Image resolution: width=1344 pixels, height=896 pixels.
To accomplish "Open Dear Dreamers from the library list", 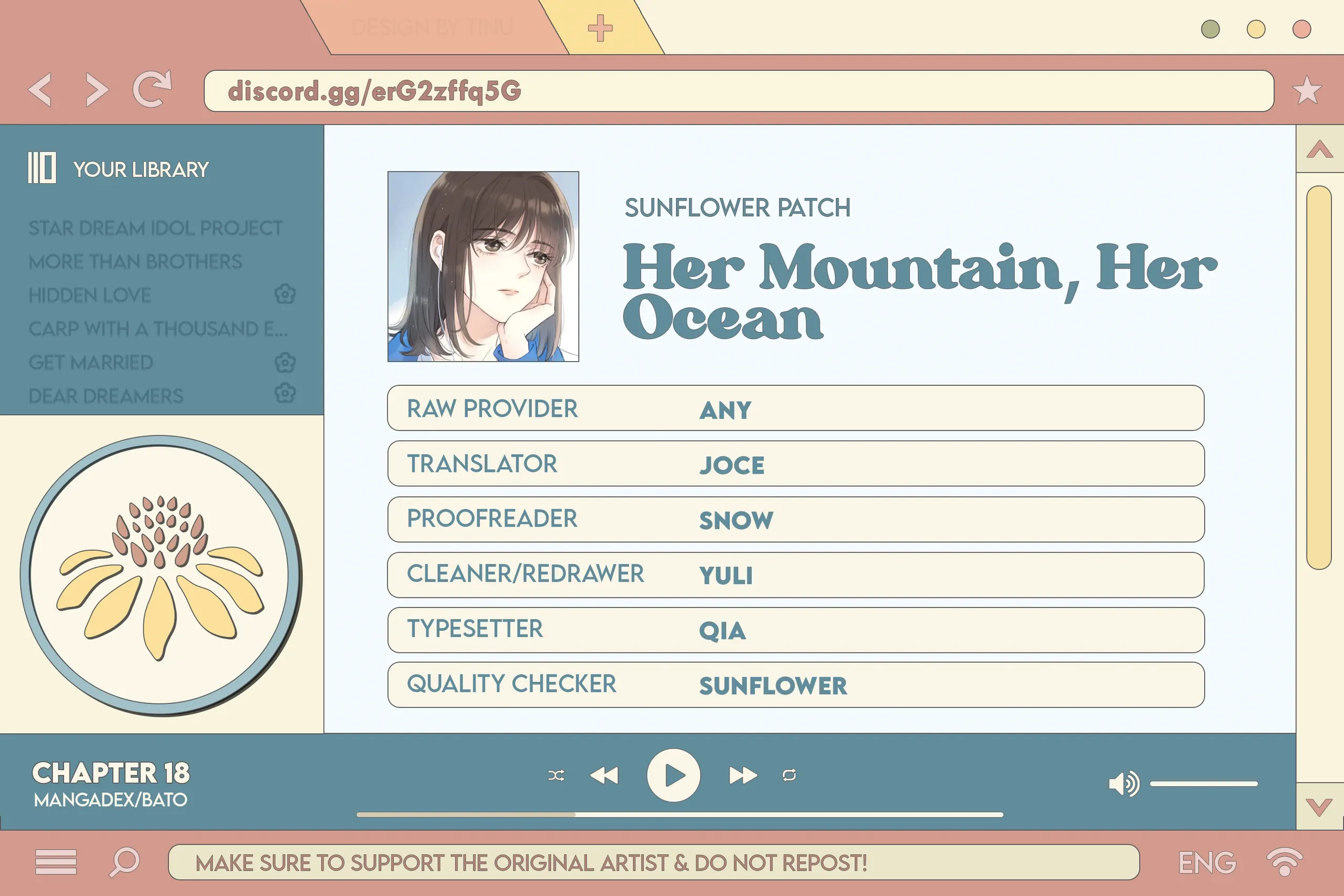I will [x=106, y=396].
